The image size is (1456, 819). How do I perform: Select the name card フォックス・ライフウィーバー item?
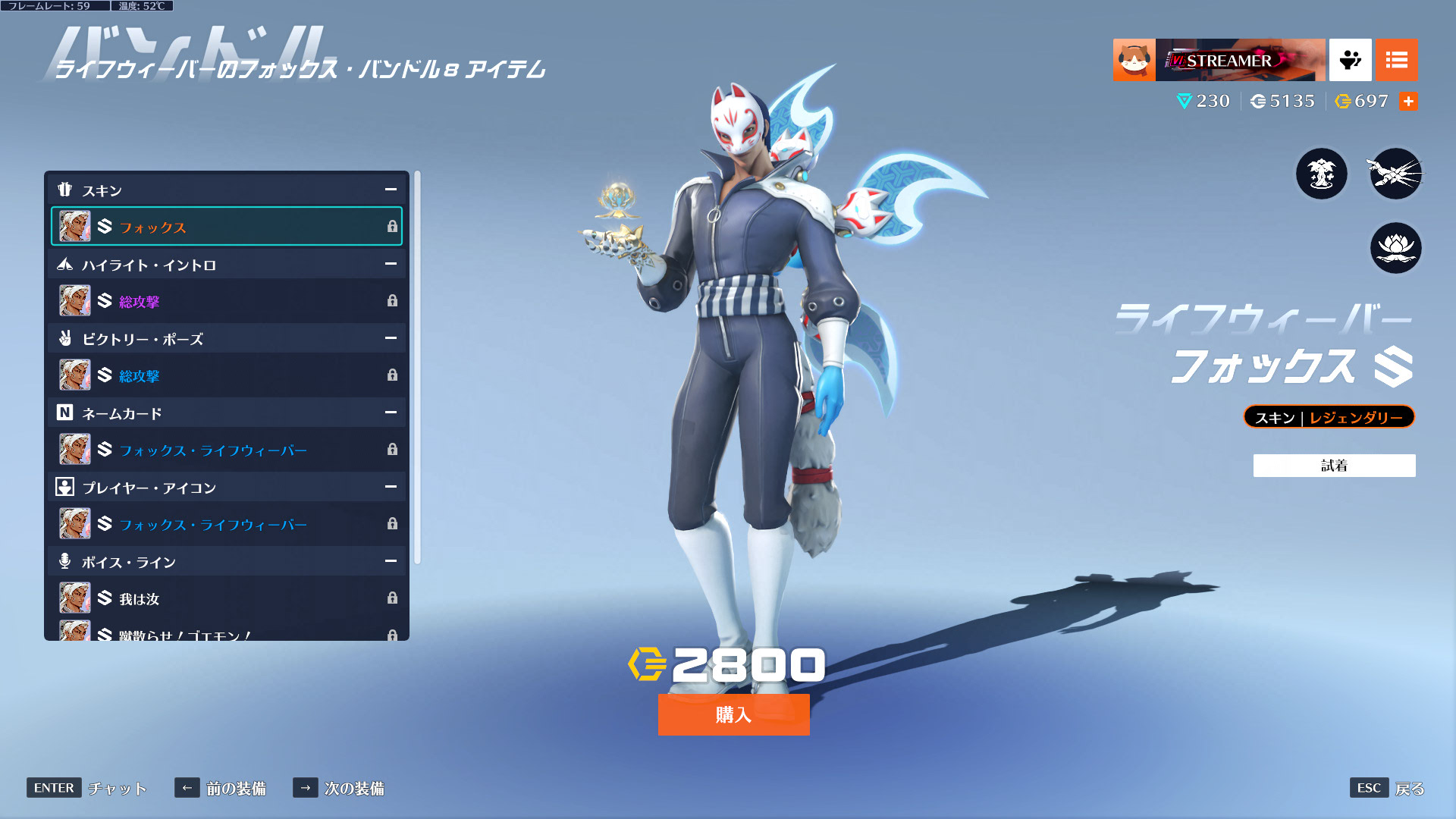226,450
